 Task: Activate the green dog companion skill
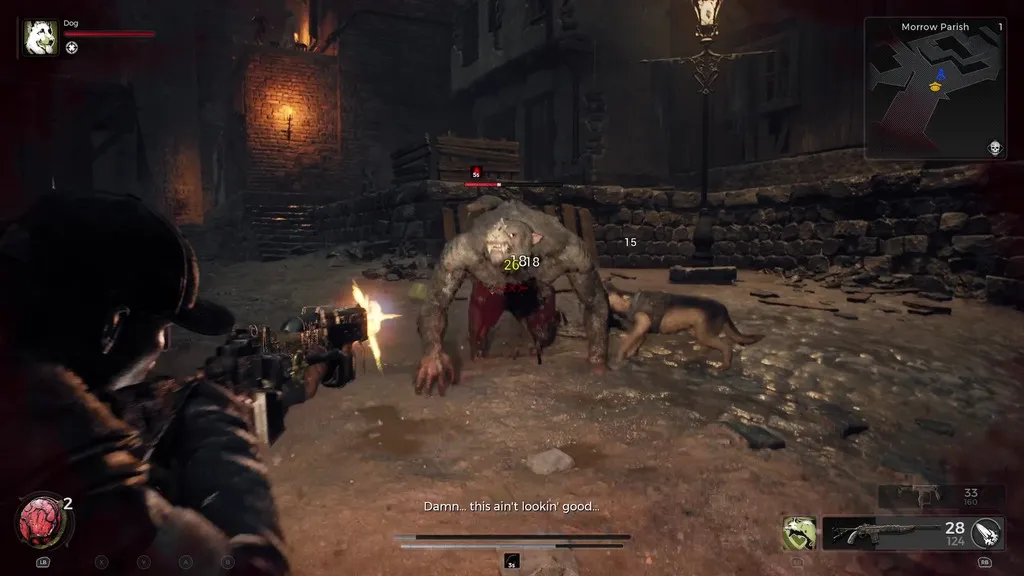tap(799, 533)
